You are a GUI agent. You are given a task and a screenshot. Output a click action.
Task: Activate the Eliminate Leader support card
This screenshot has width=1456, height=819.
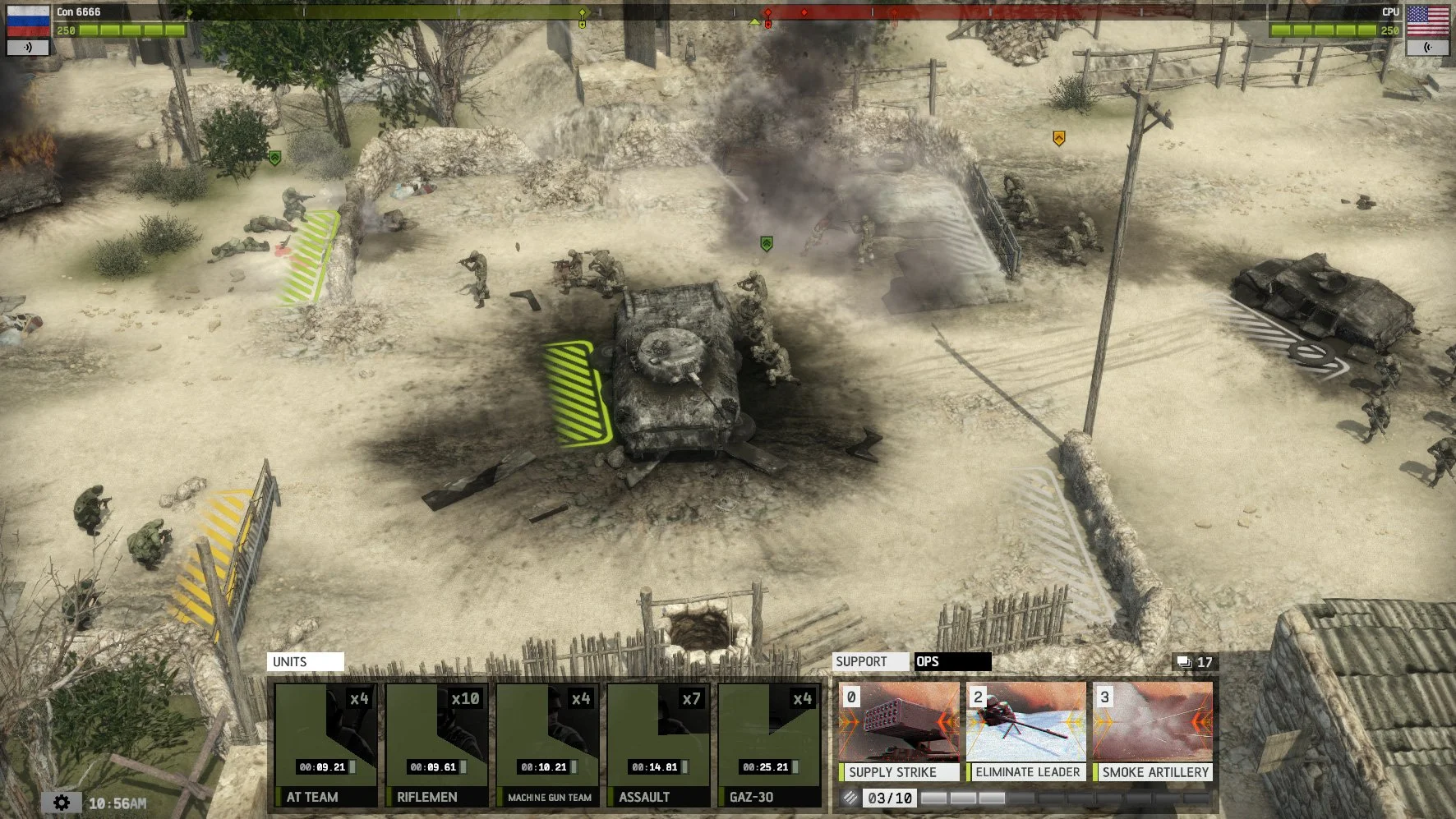click(x=1025, y=731)
